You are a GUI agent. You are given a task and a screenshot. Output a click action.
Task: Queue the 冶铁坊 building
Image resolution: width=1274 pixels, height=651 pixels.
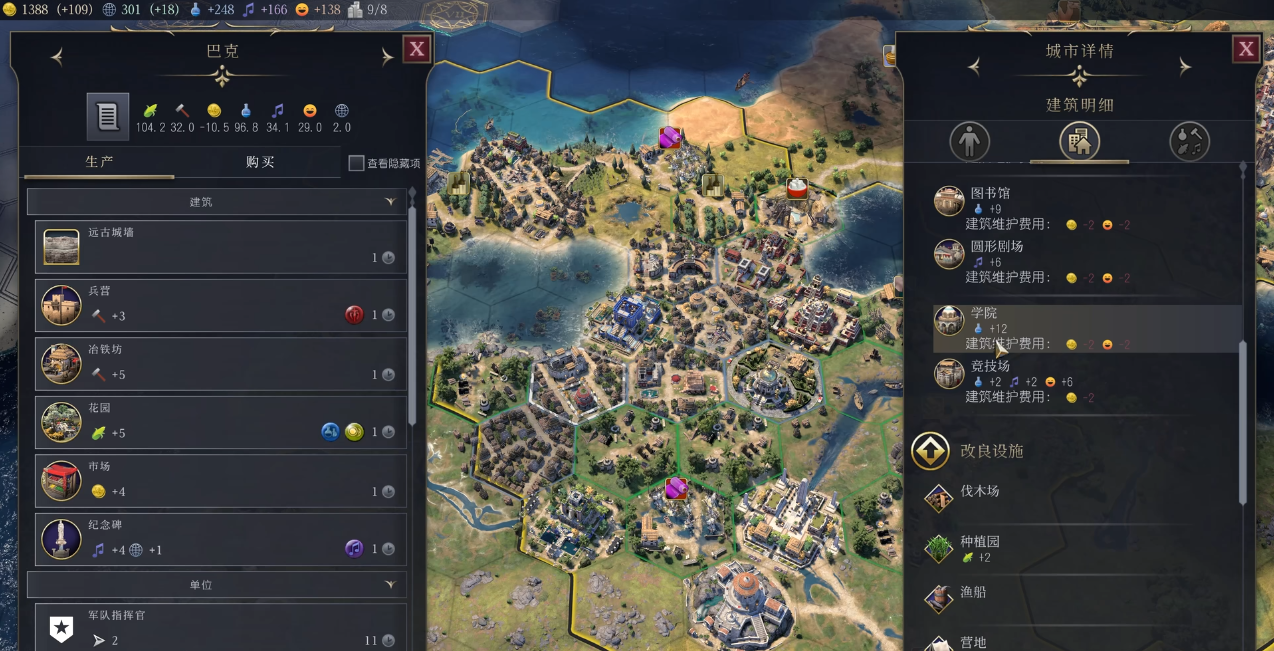[220, 363]
